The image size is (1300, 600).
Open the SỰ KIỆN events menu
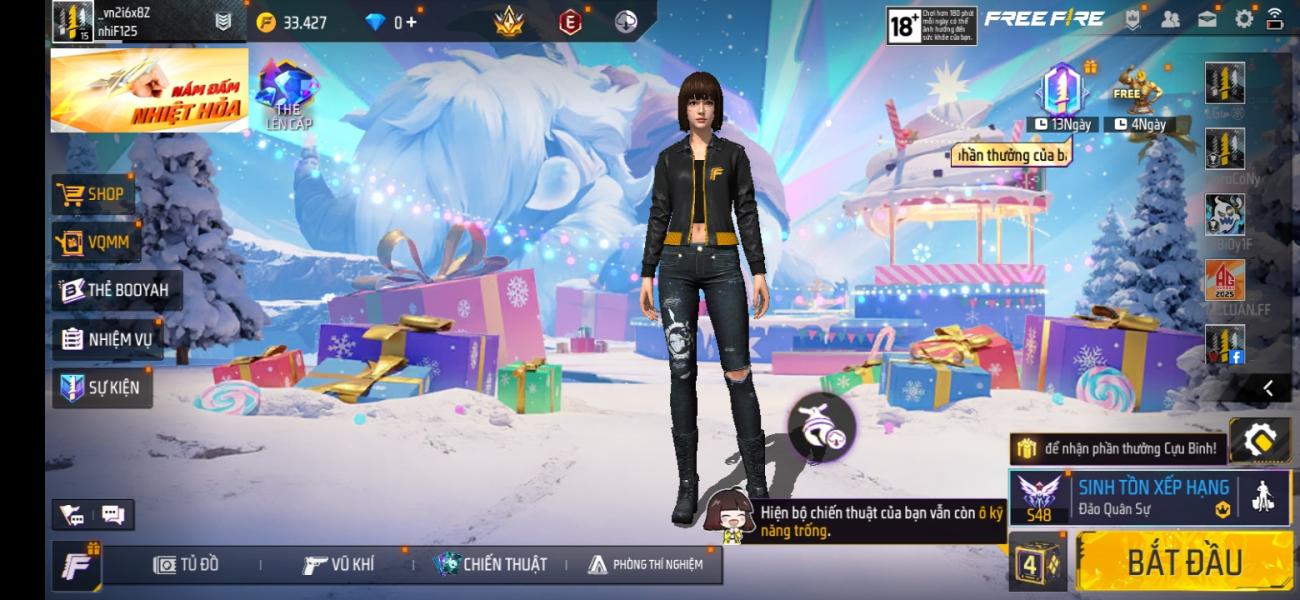click(x=101, y=387)
